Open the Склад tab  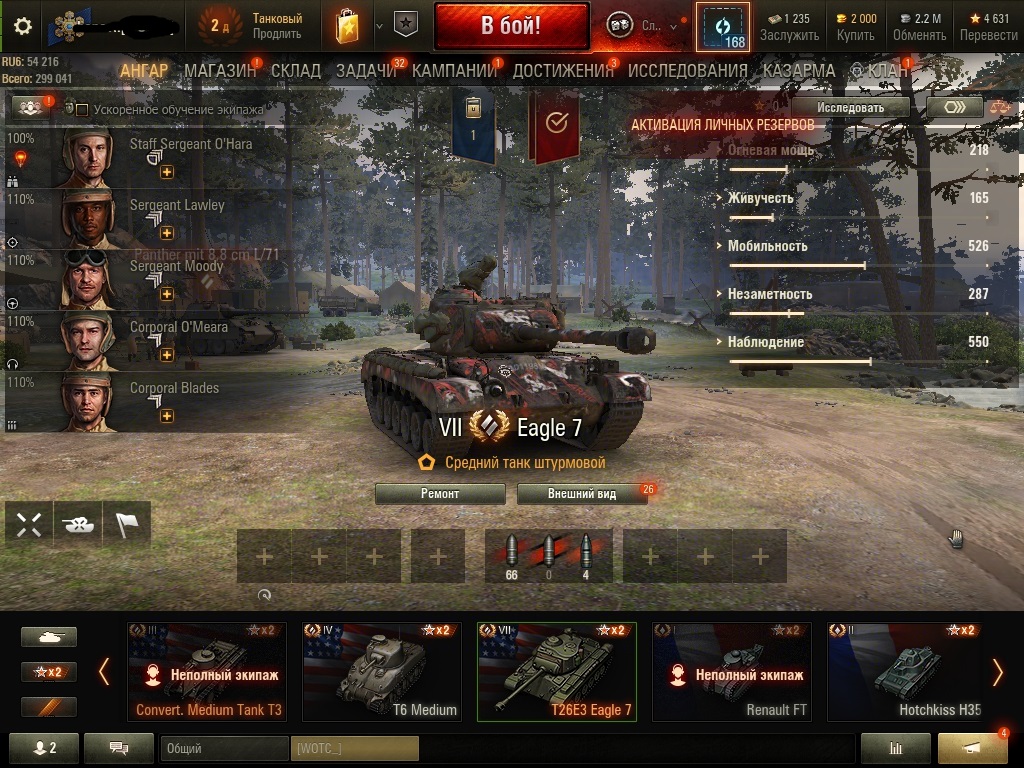click(x=296, y=71)
